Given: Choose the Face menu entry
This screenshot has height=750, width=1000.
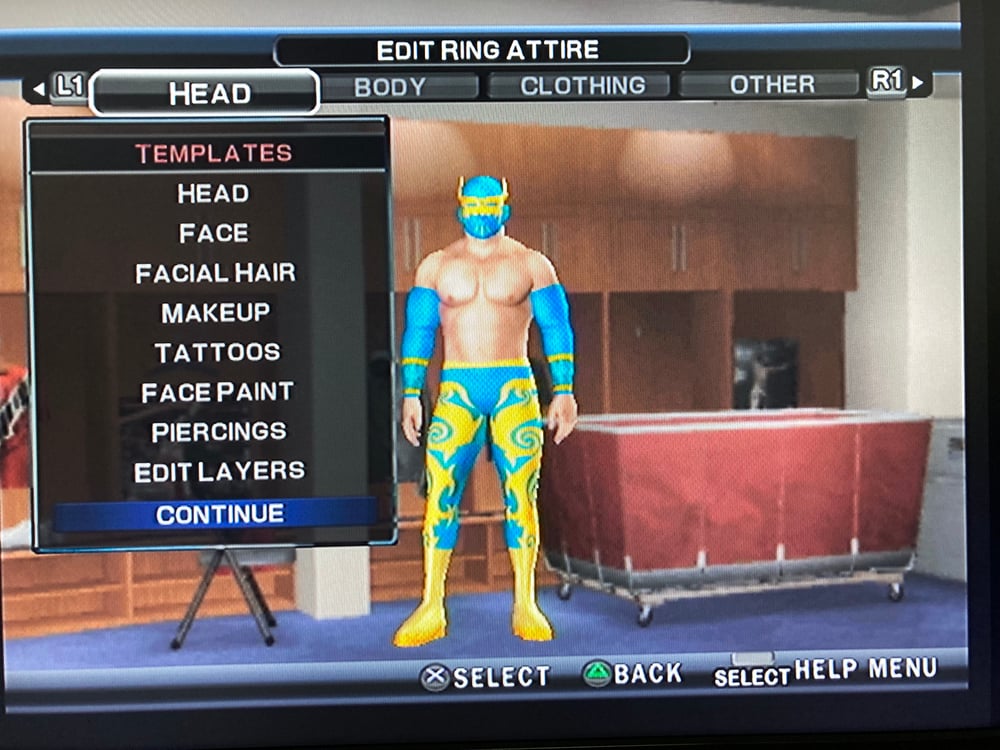Looking at the screenshot, I should 213,233.
